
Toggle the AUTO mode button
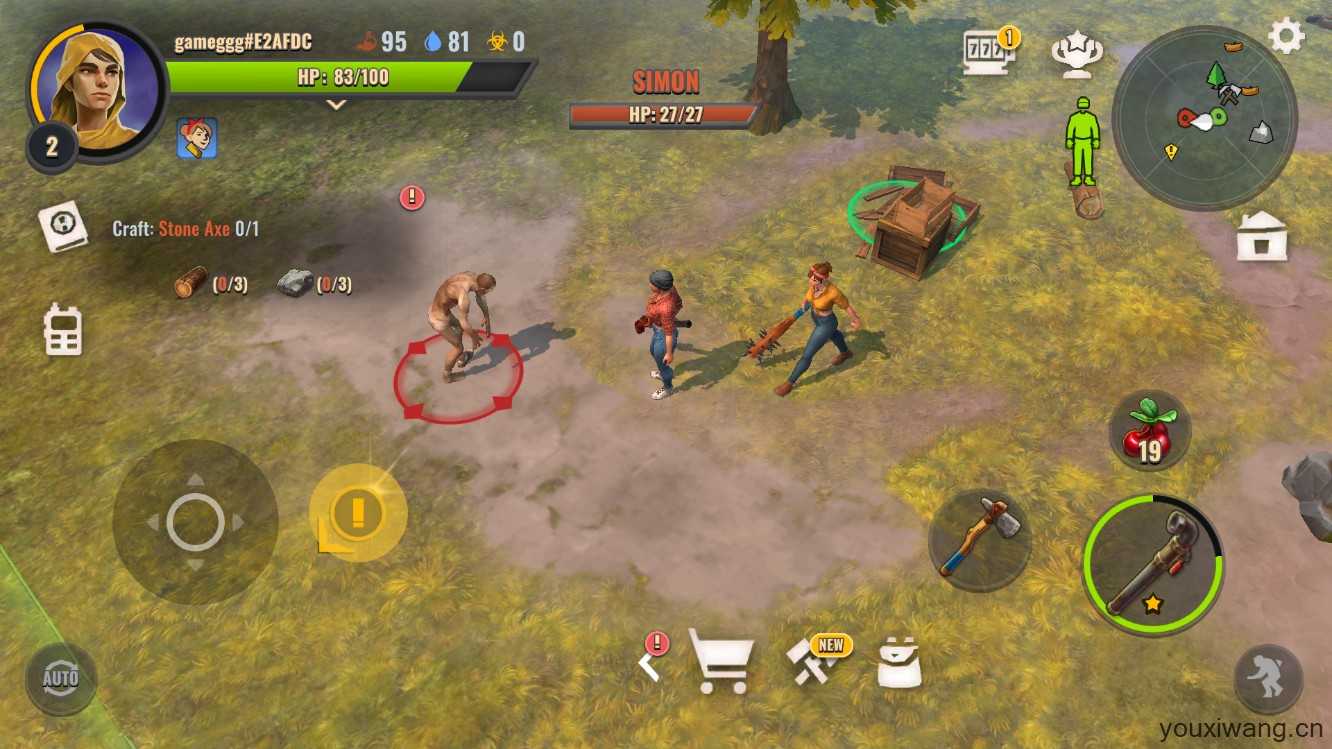click(61, 680)
